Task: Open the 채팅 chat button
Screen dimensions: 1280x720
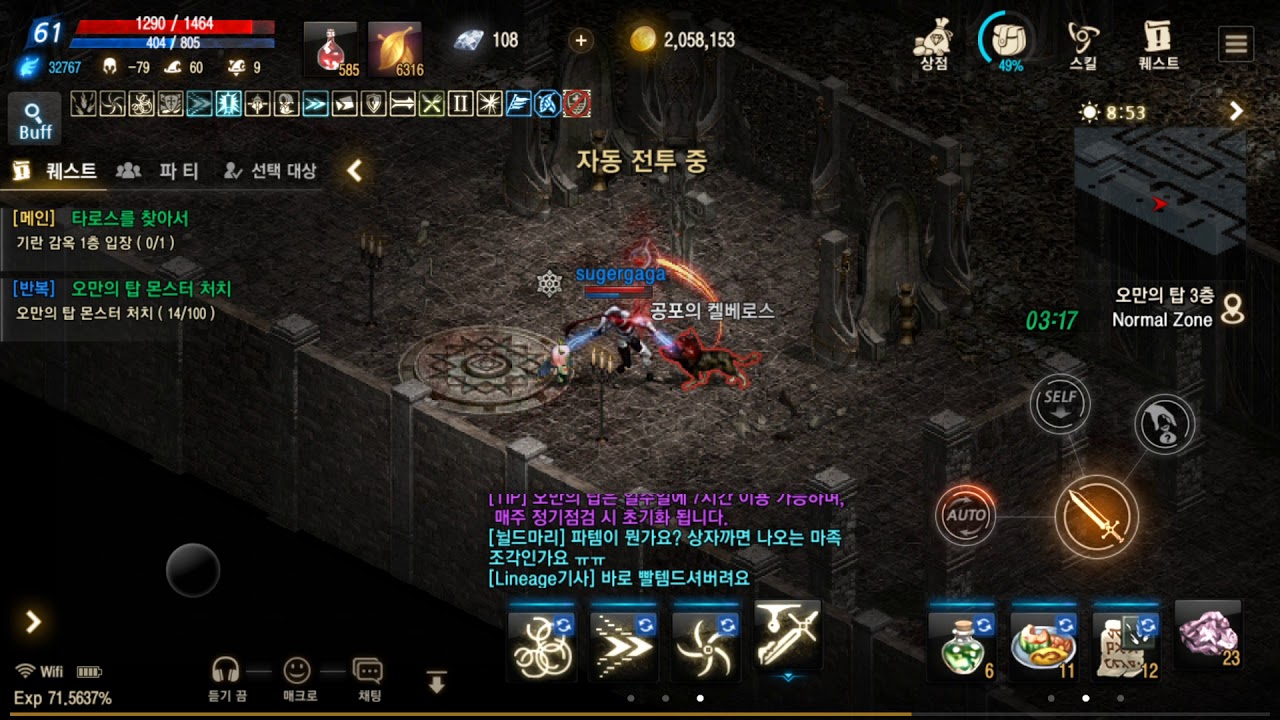Action: click(368, 678)
